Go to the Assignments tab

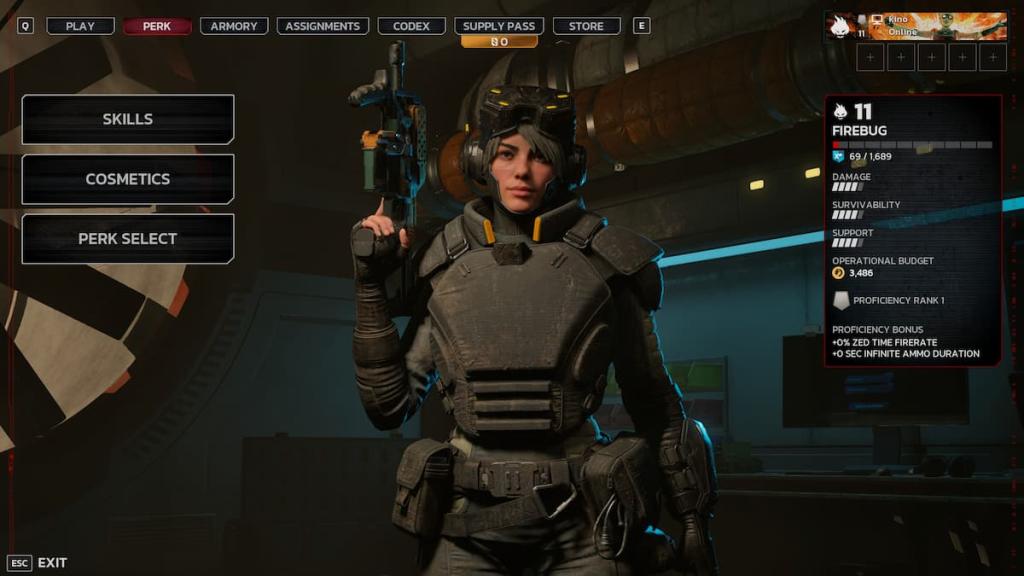click(322, 26)
